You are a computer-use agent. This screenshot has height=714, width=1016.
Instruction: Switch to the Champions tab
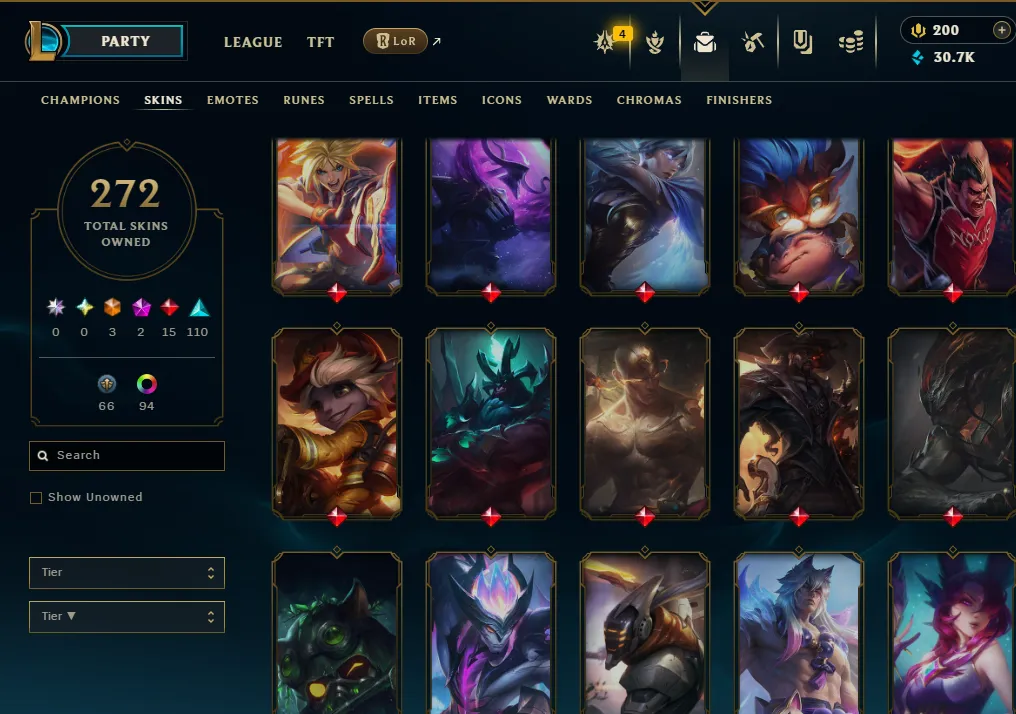pyautogui.click(x=80, y=100)
